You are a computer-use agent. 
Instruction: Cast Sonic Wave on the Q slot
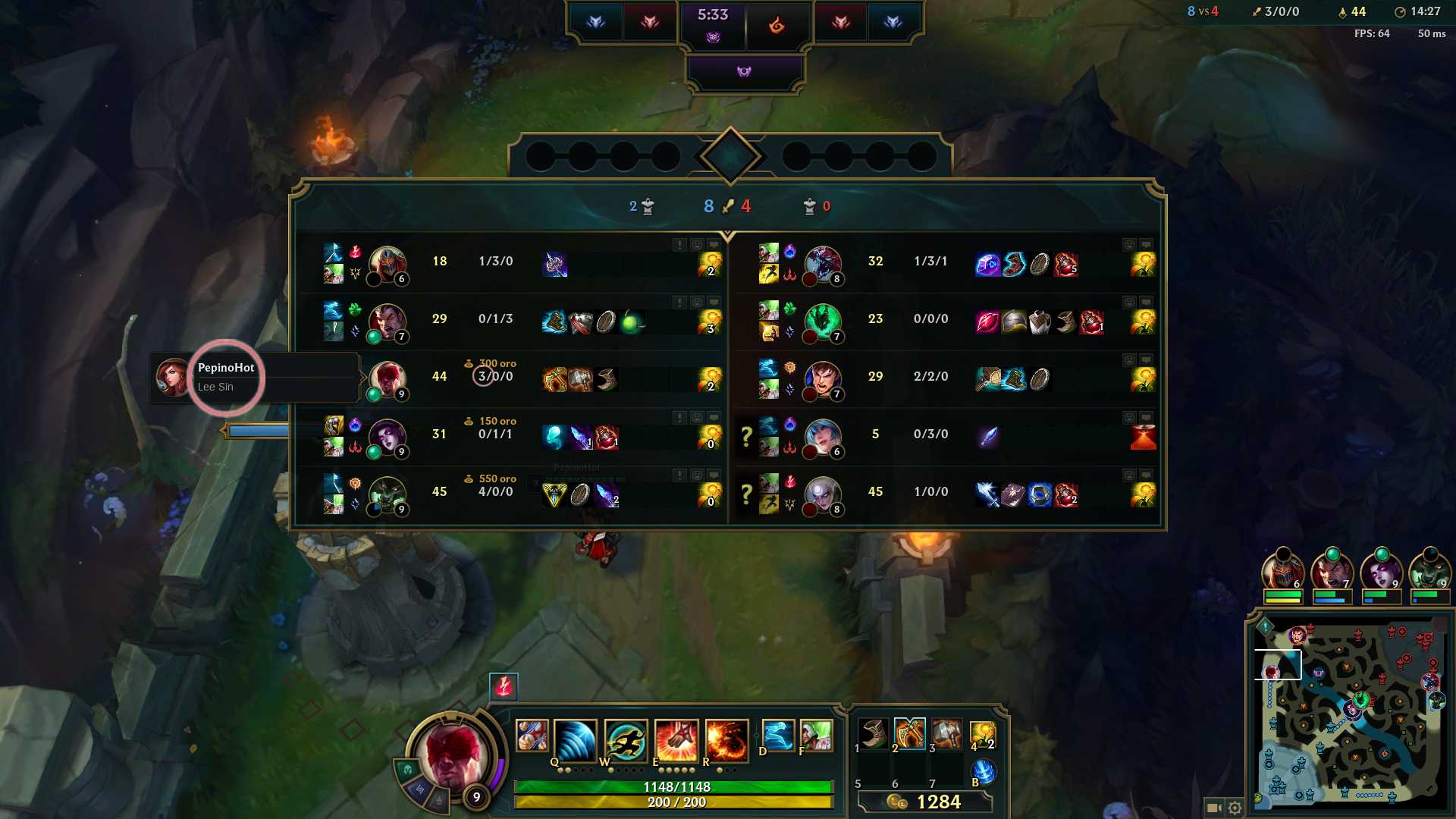[575, 741]
